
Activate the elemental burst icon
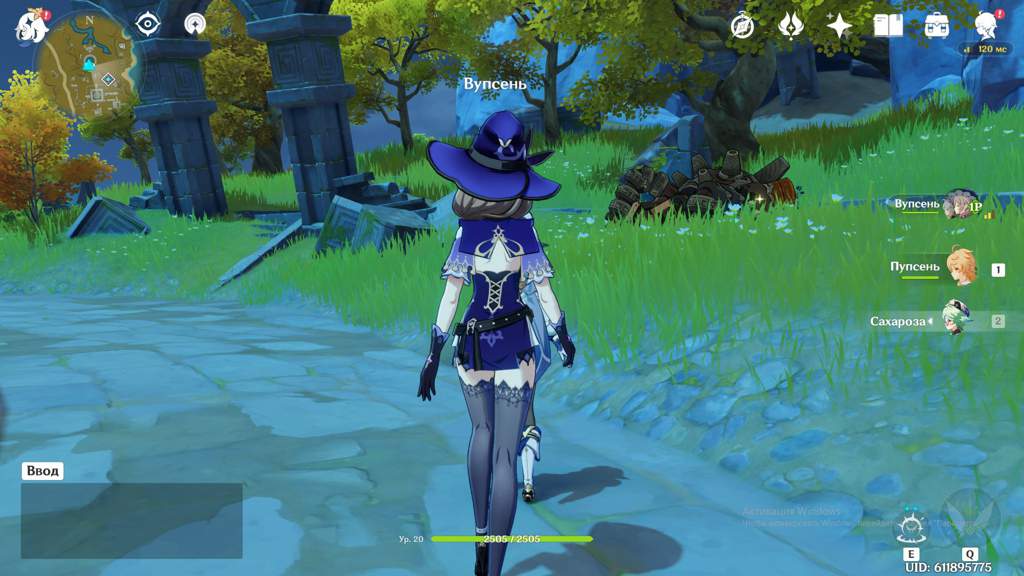[969, 515]
